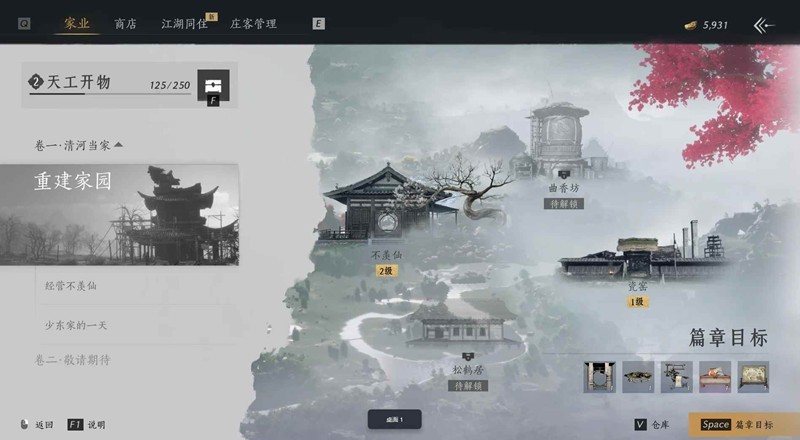Select the 少东家的一天 entry
The height and width of the screenshot is (440, 800).
[84, 325]
